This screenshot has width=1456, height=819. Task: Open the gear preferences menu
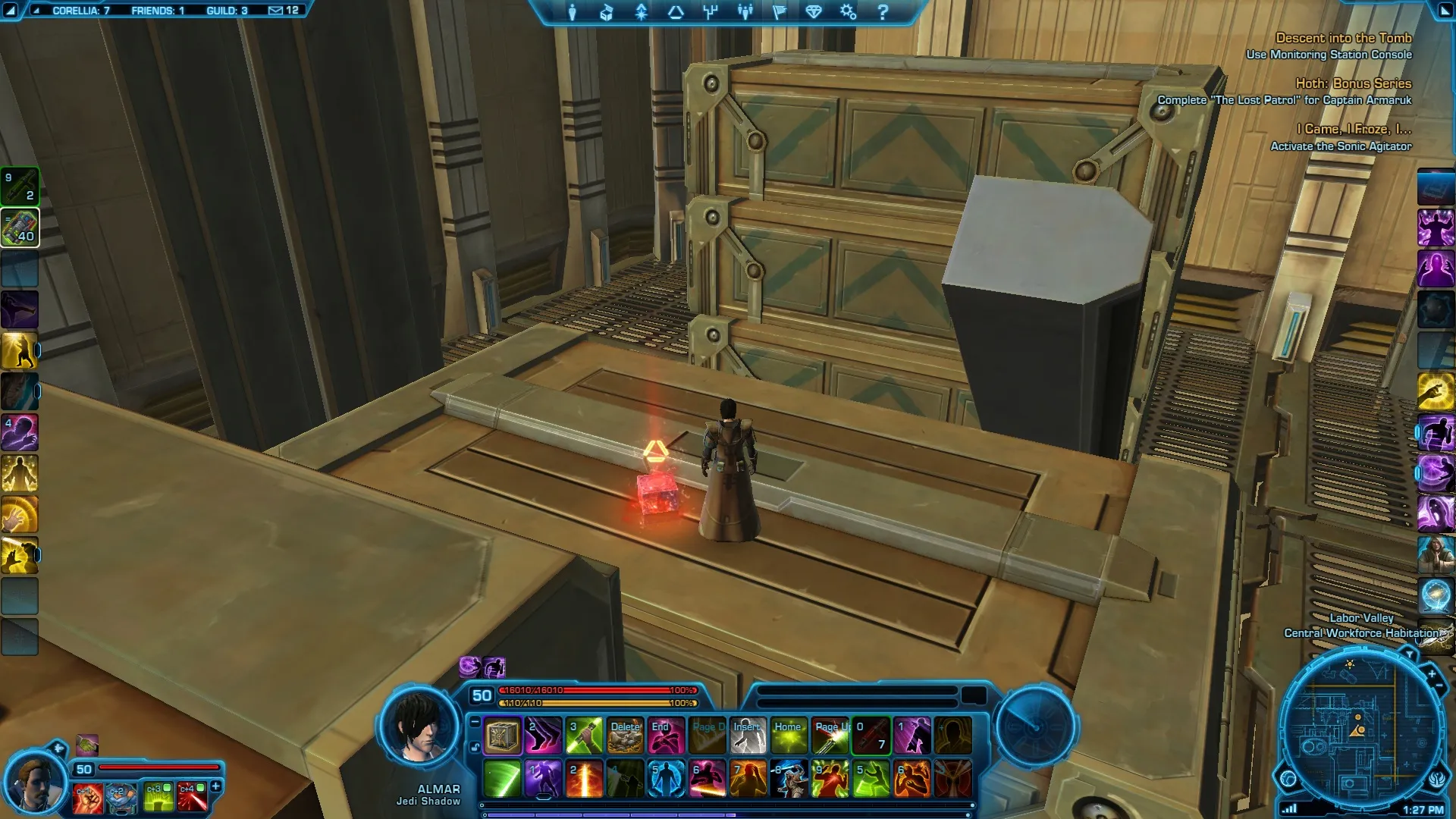(x=848, y=12)
